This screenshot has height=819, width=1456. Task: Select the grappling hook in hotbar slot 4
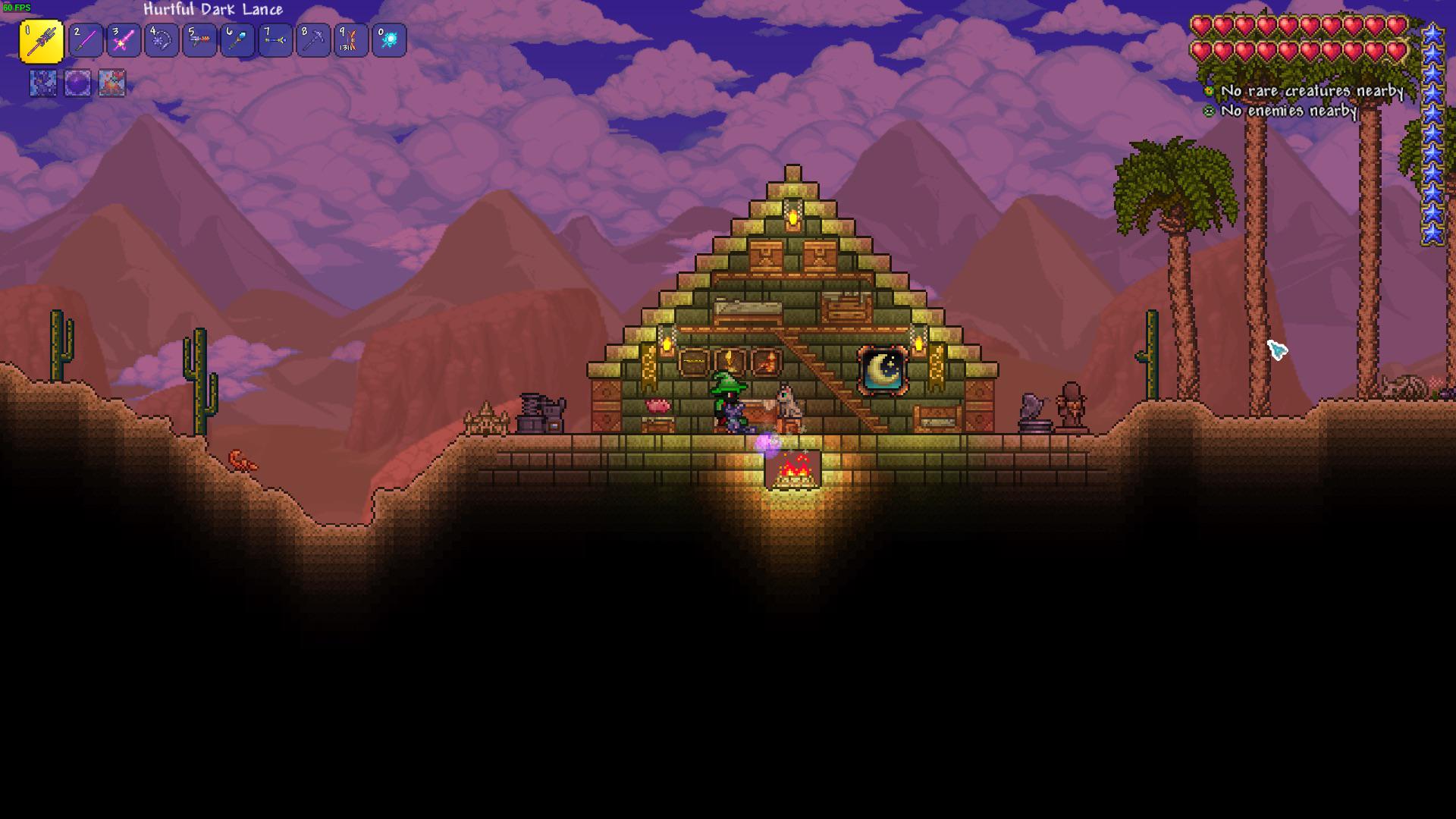pyautogui.click(x=161, y=41)
